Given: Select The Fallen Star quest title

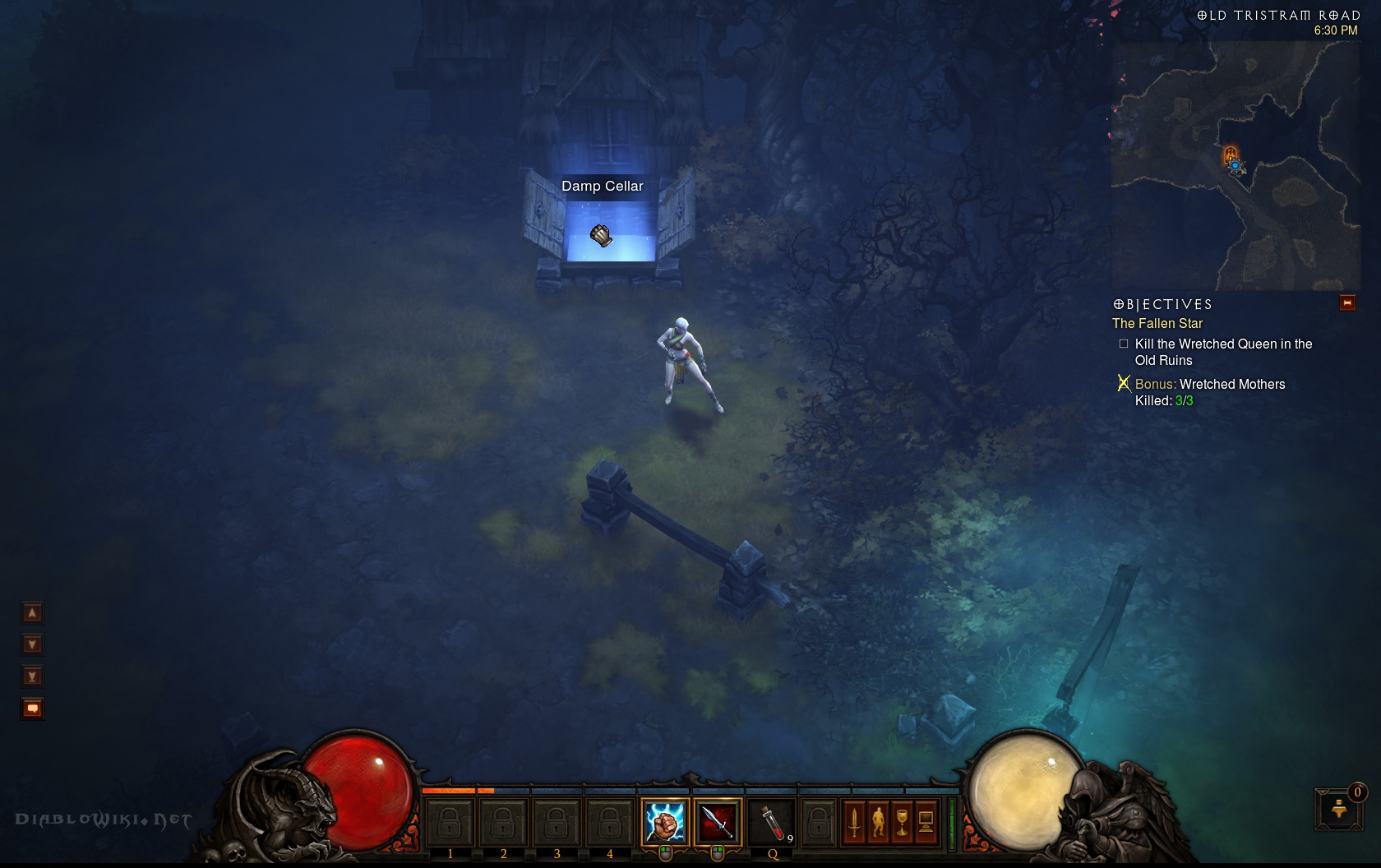Looking at the screenshot, I should coord(1157,324).
